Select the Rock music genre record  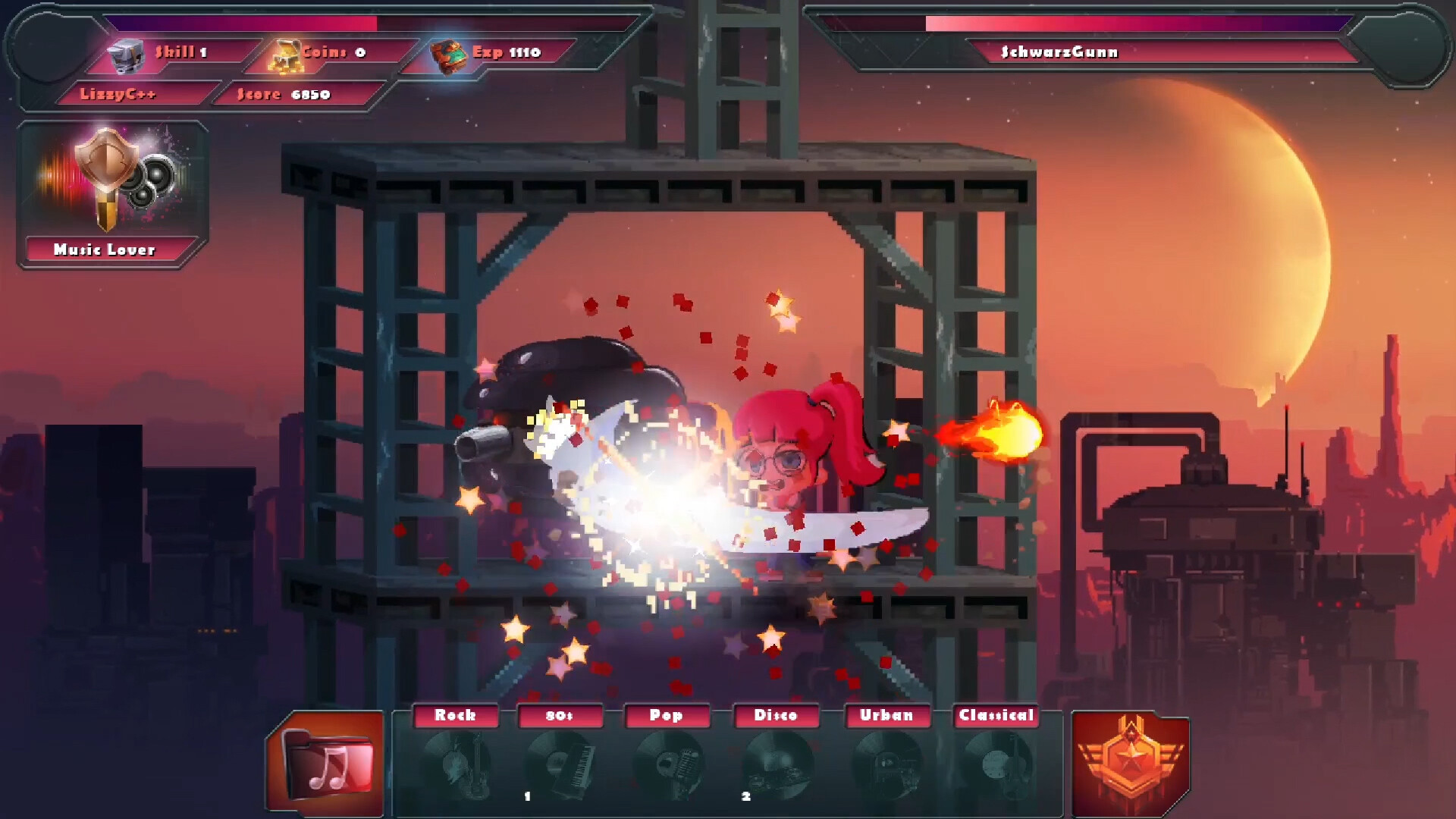[x=456, y=762]
